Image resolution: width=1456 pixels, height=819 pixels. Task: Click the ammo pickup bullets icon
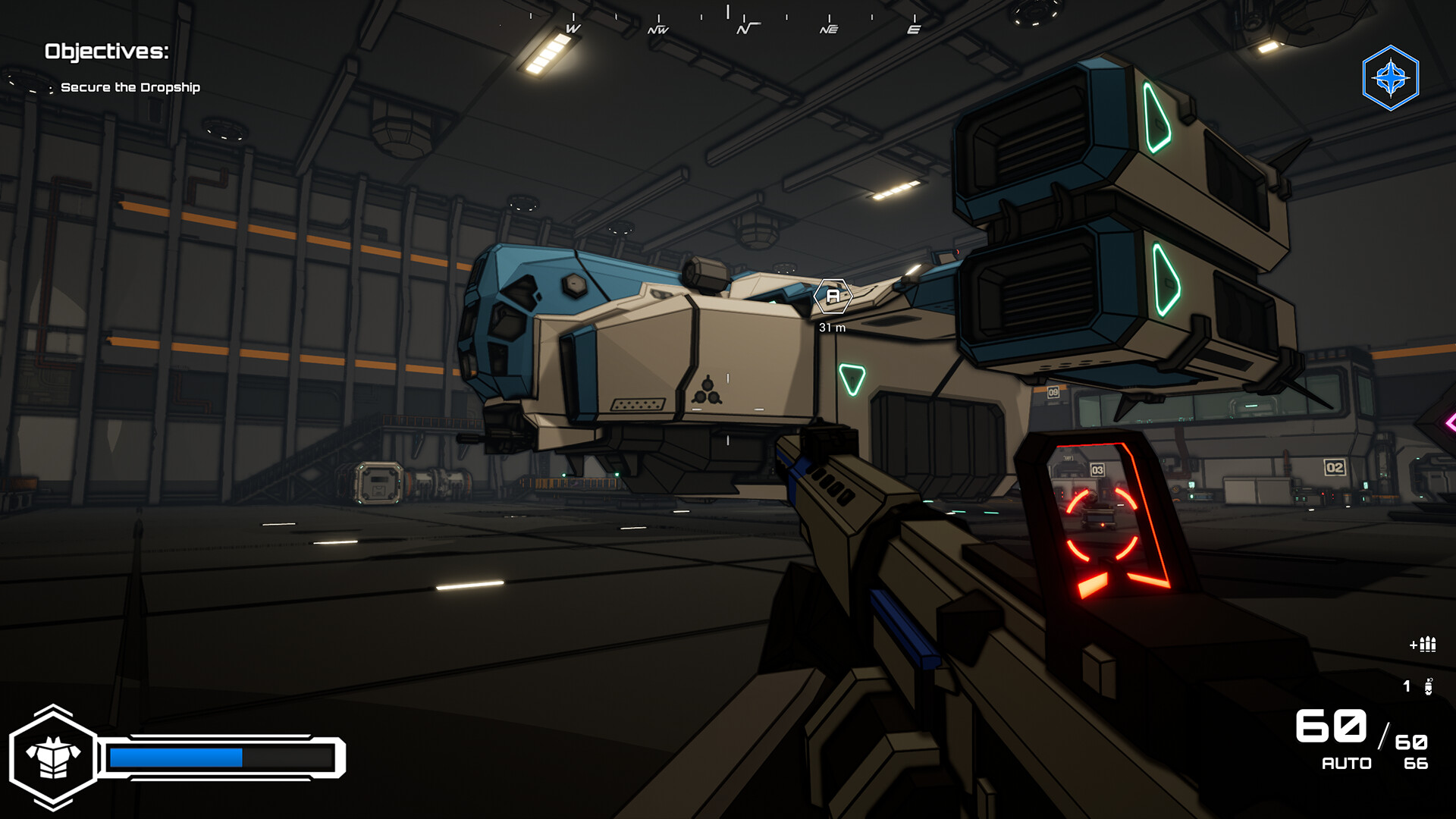[1423, 645]
